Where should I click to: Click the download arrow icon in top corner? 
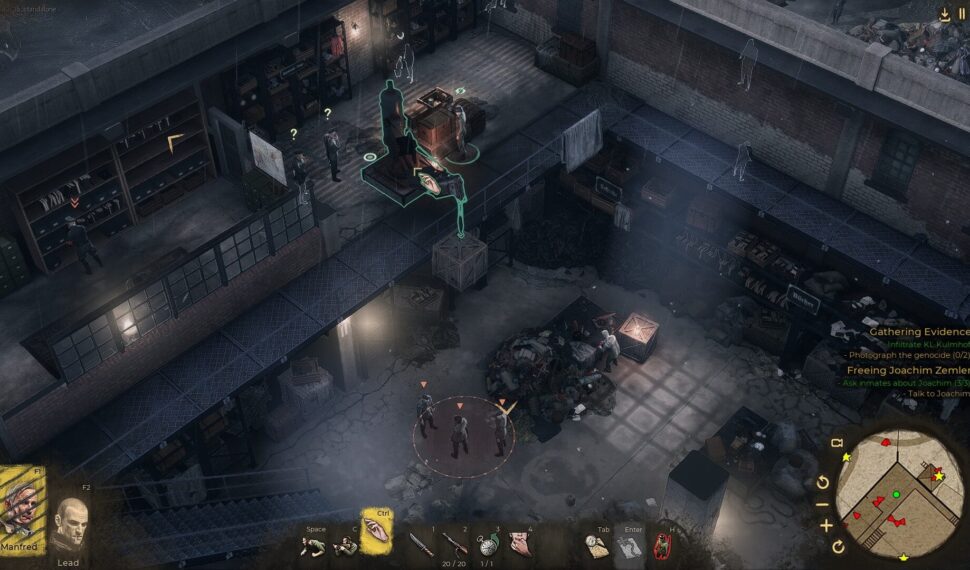[944, 14]
